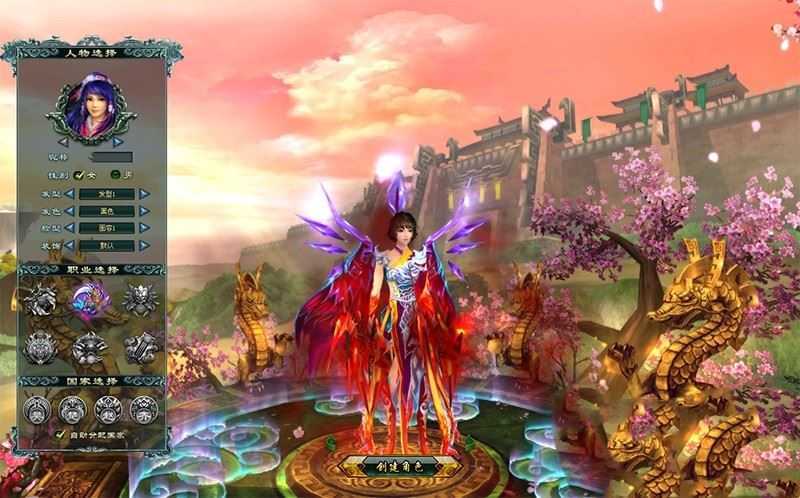Choose male gender option 男
The height and width of the screenshot is (498, 800).
(x=116, y=175)
